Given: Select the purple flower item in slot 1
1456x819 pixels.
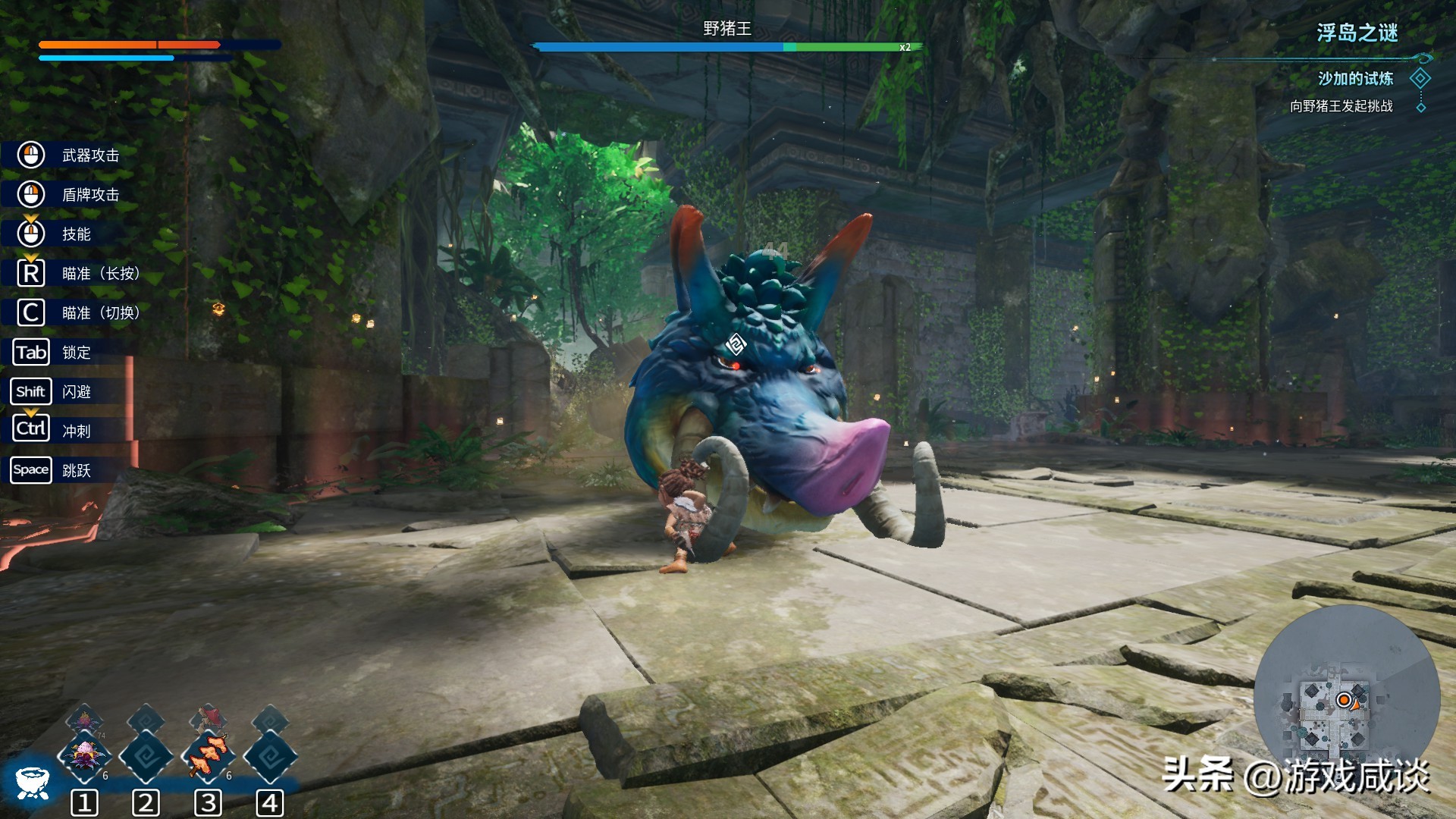Looking at the screenshot, I should coord(84,755).
